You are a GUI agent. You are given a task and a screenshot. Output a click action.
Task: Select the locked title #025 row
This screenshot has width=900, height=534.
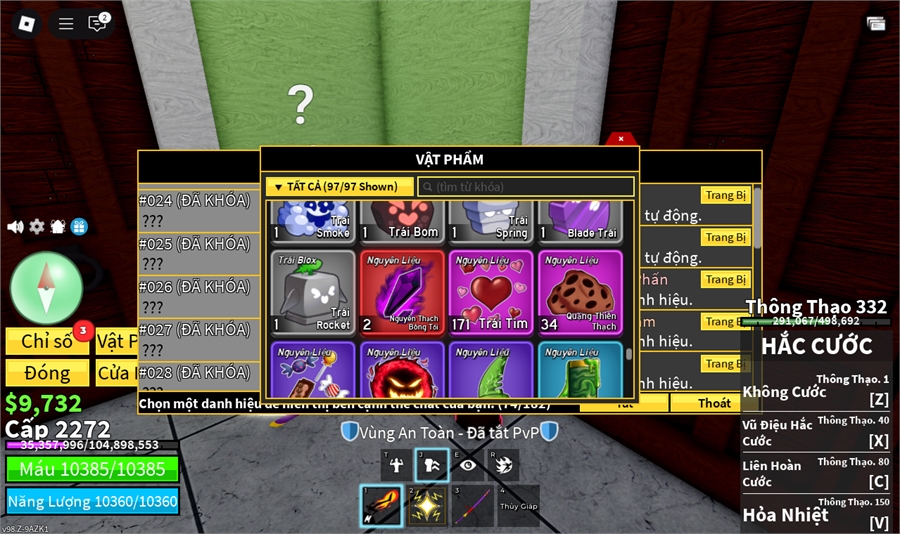tap(198, 253)
